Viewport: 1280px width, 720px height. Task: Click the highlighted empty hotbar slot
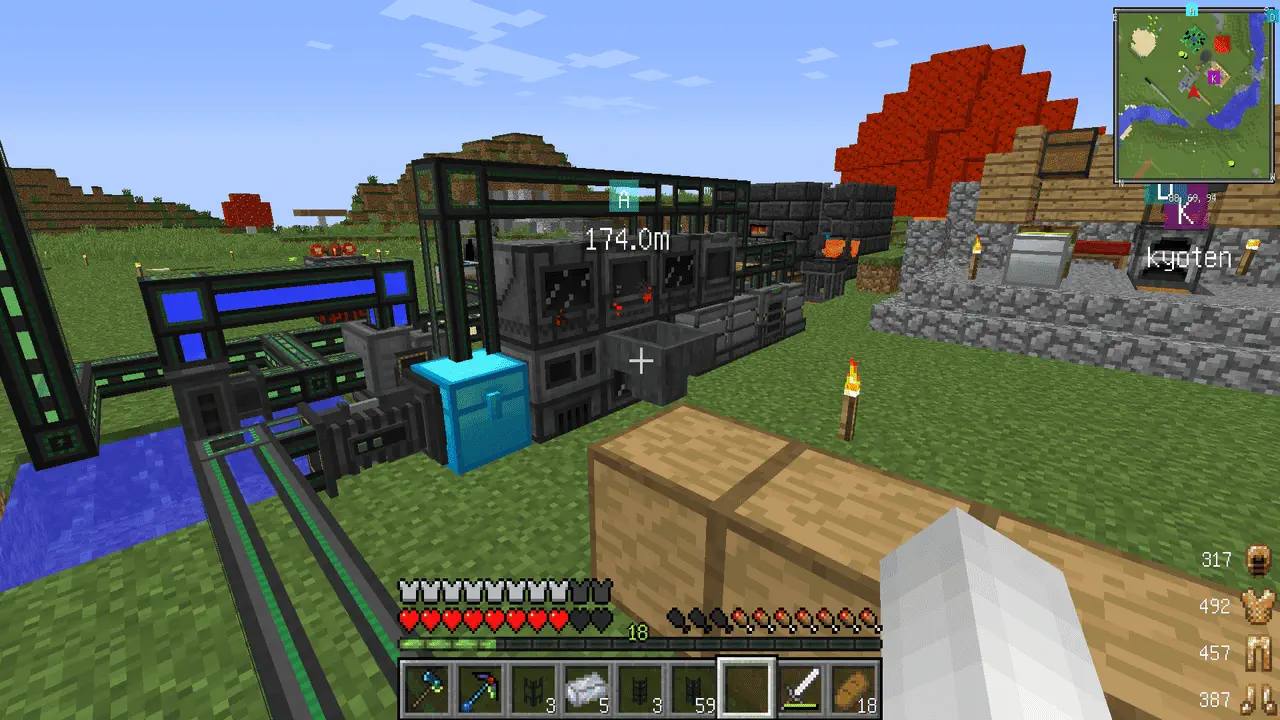[x=747, y=689]
